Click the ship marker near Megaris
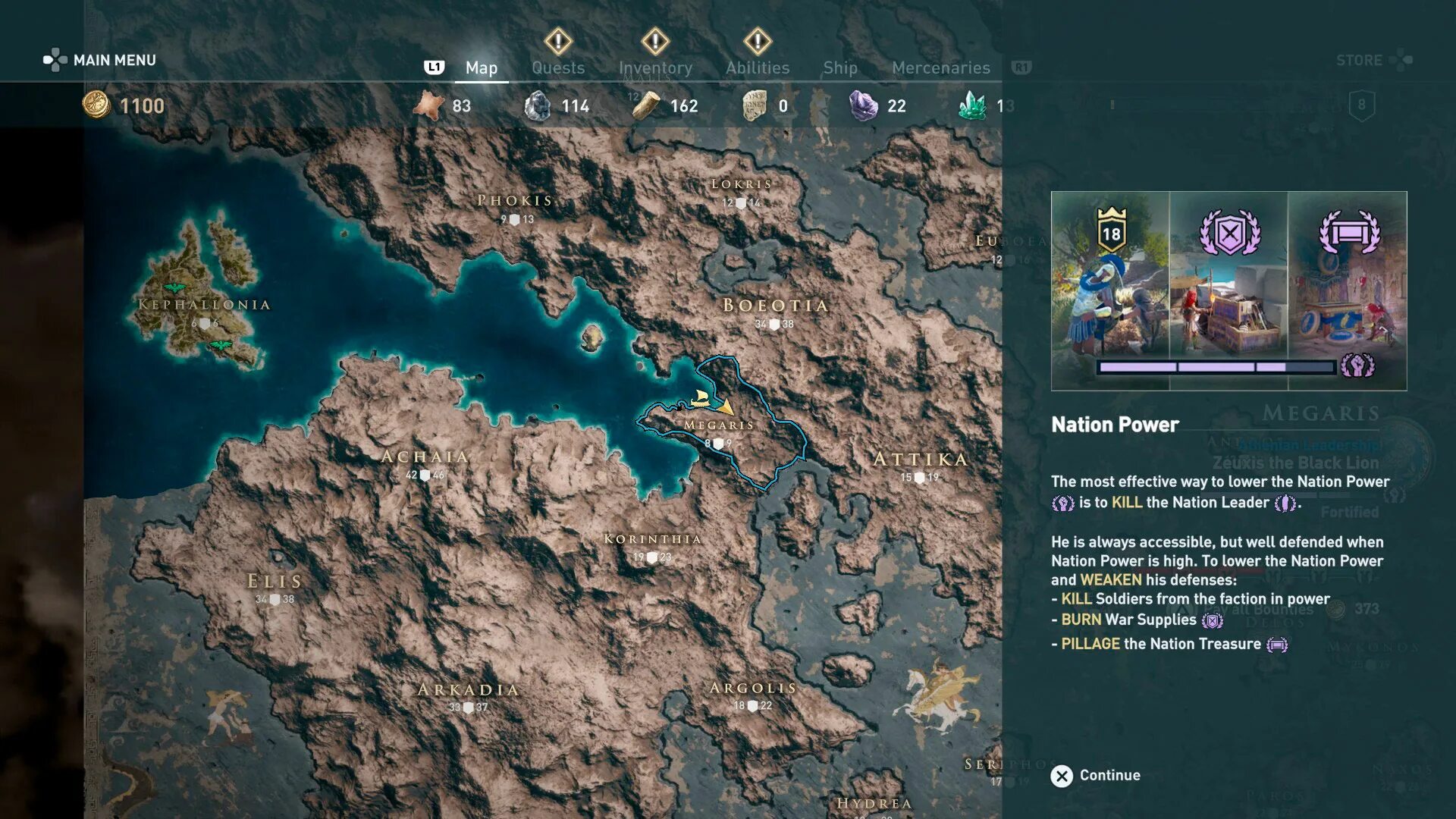 point(701,398)
